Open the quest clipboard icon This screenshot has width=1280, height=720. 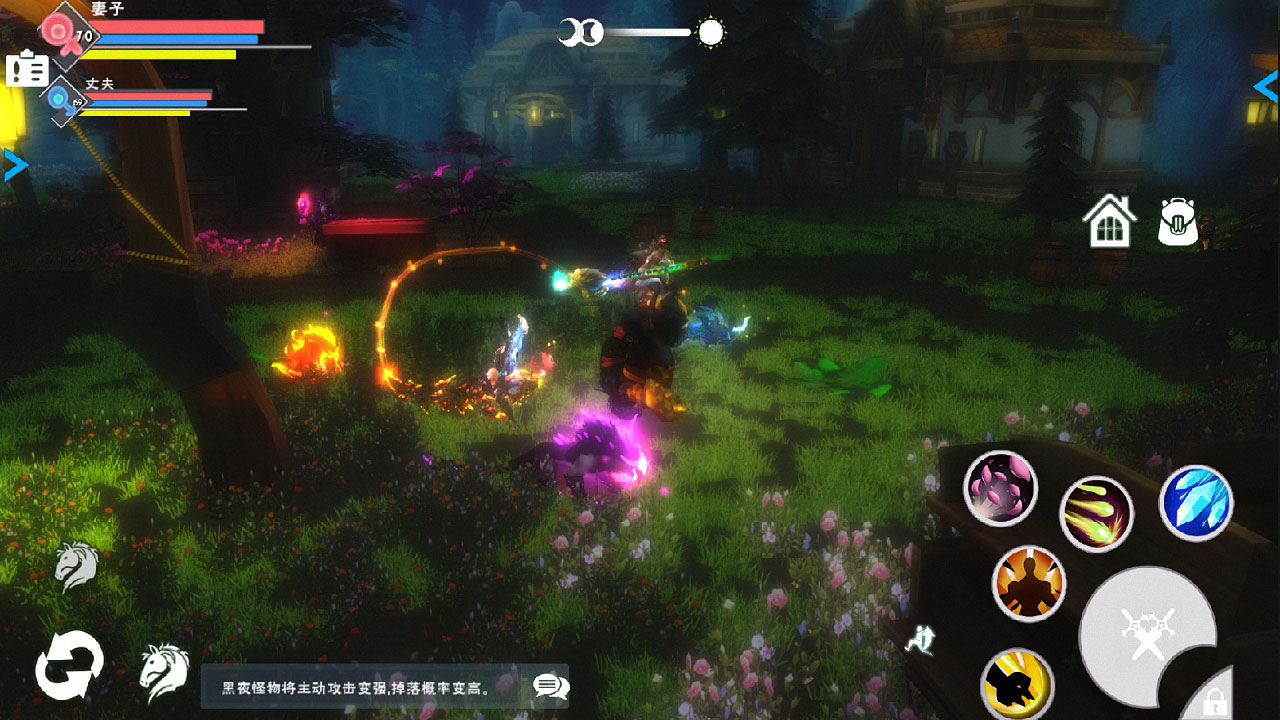pos(27,69)
